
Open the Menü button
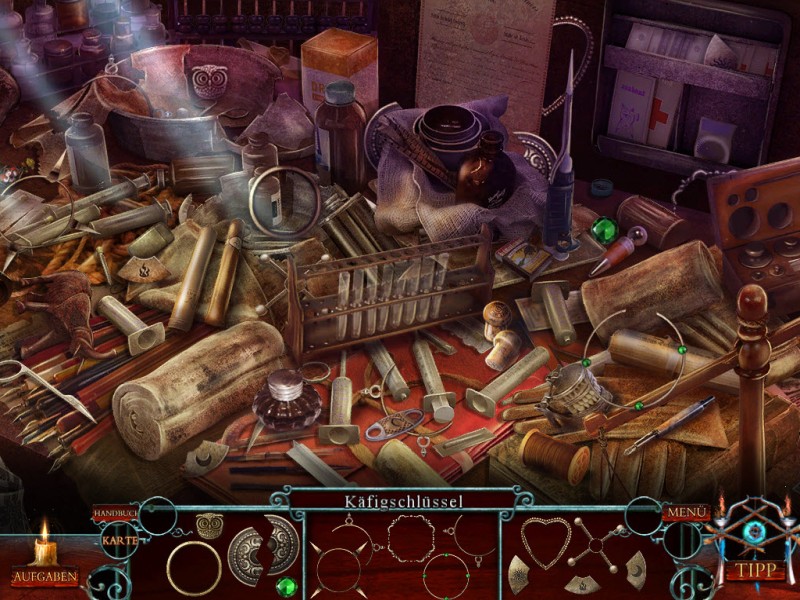685,513
